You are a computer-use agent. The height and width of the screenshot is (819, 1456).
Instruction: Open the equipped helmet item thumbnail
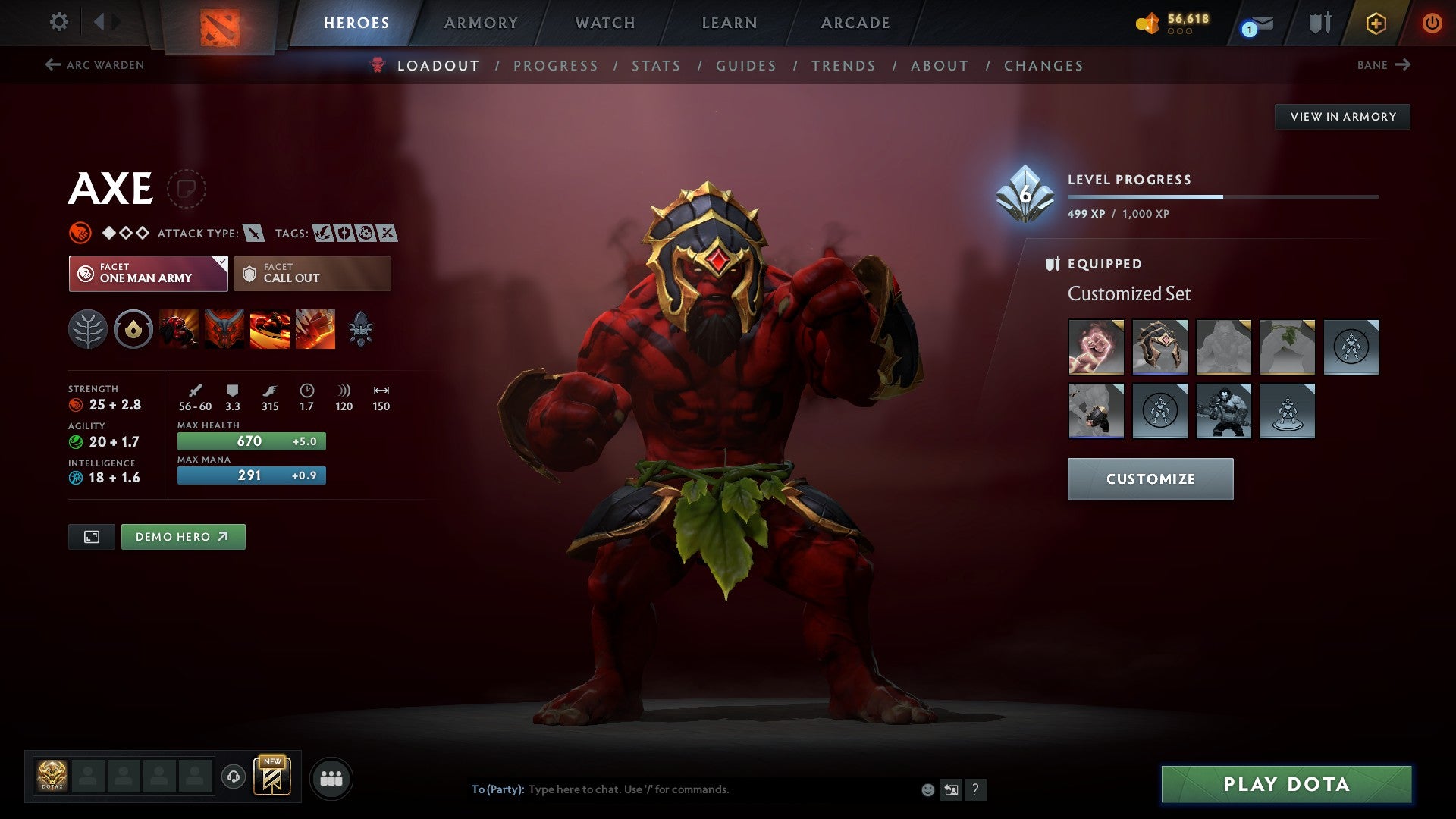[x=1160, y=347]
